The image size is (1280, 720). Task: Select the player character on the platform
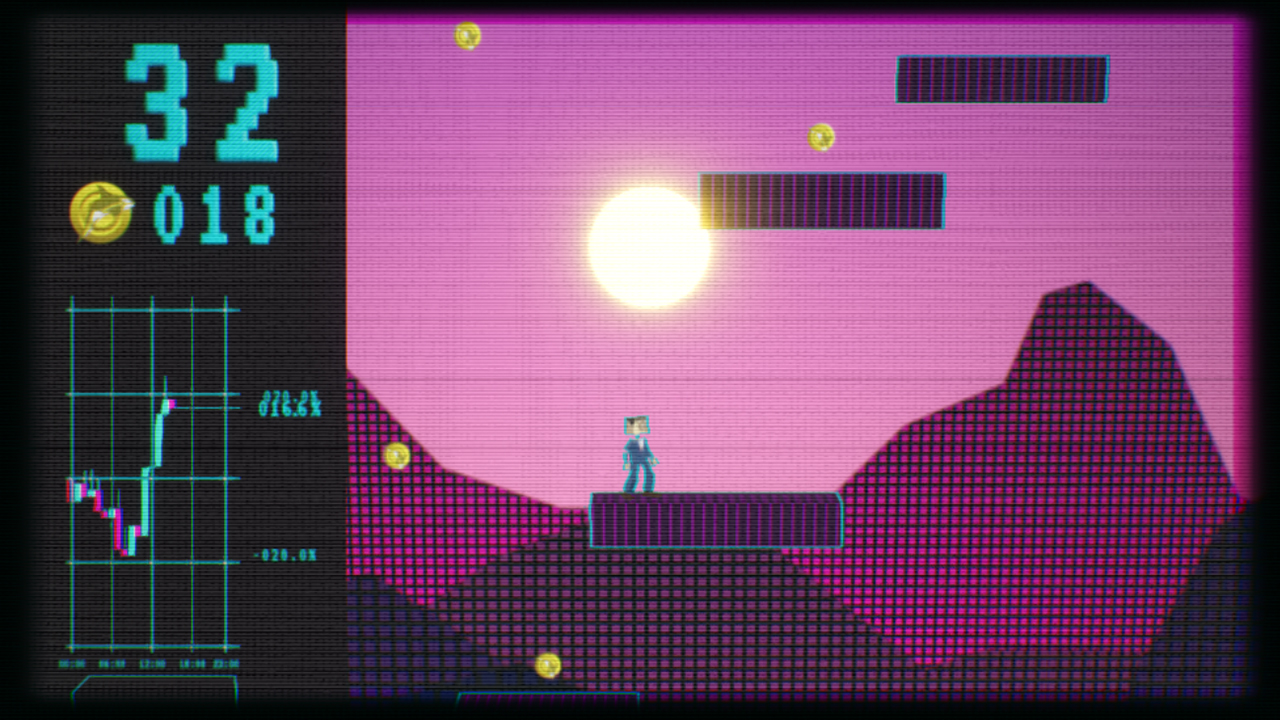pos(638,451)
